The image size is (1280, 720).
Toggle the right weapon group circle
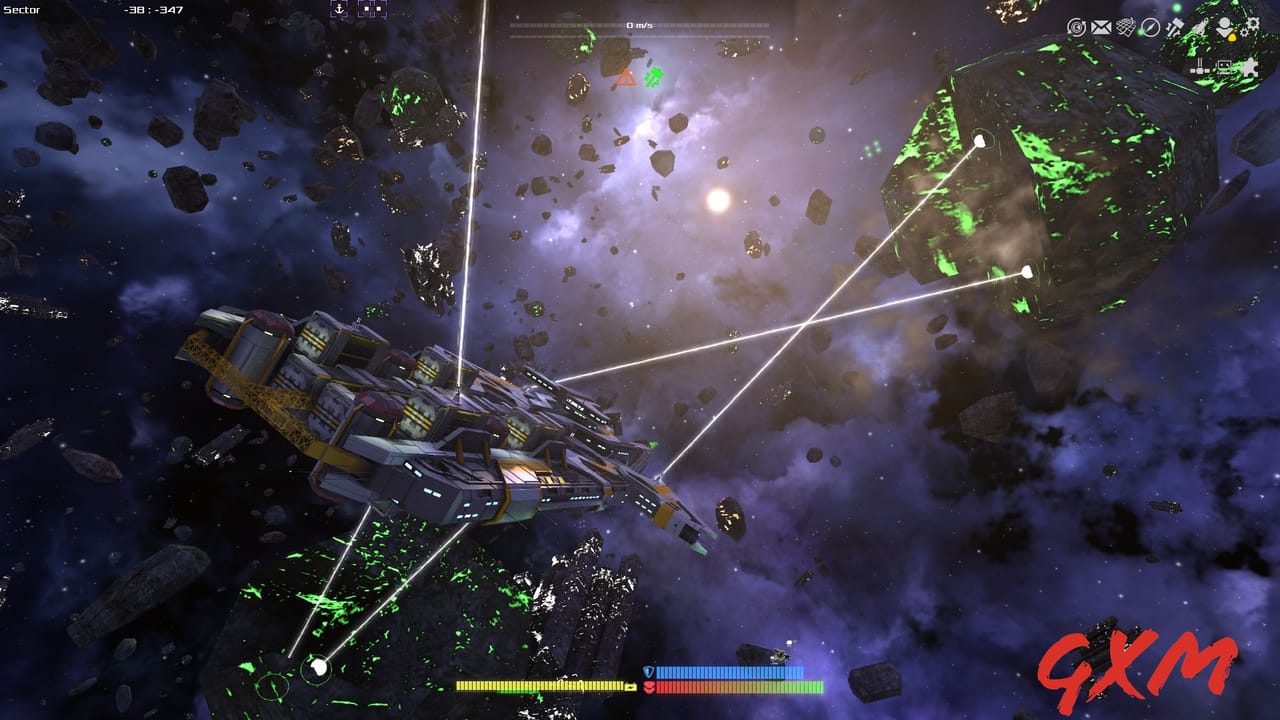click(x=315, y=668)
